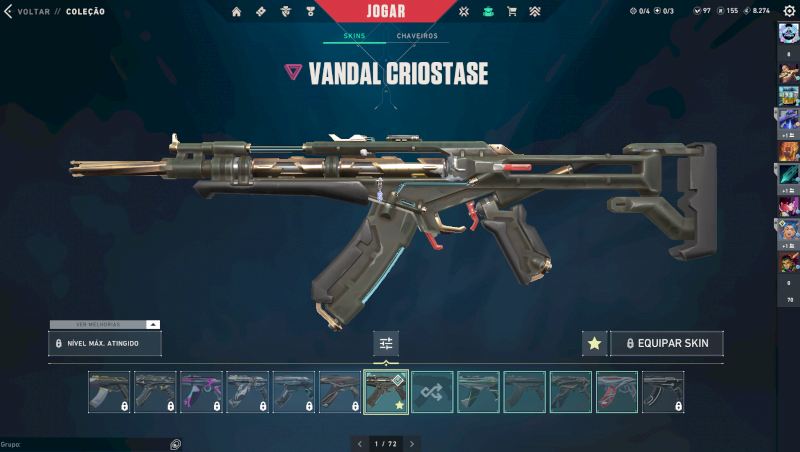
Task: Open the store shopping cart icon
Action: click(x=512, y=12)
